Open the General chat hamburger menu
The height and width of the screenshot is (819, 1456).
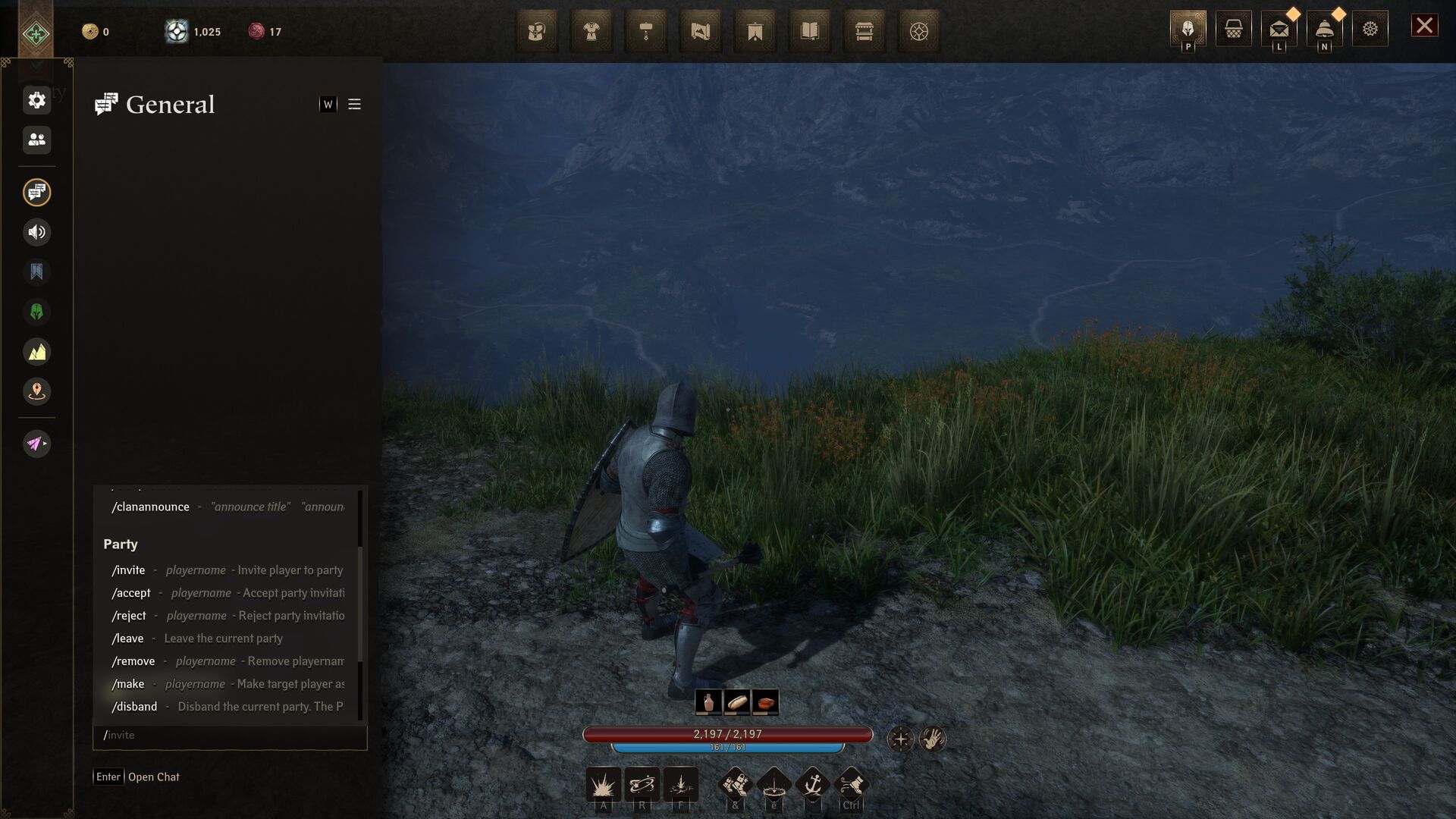354,105
